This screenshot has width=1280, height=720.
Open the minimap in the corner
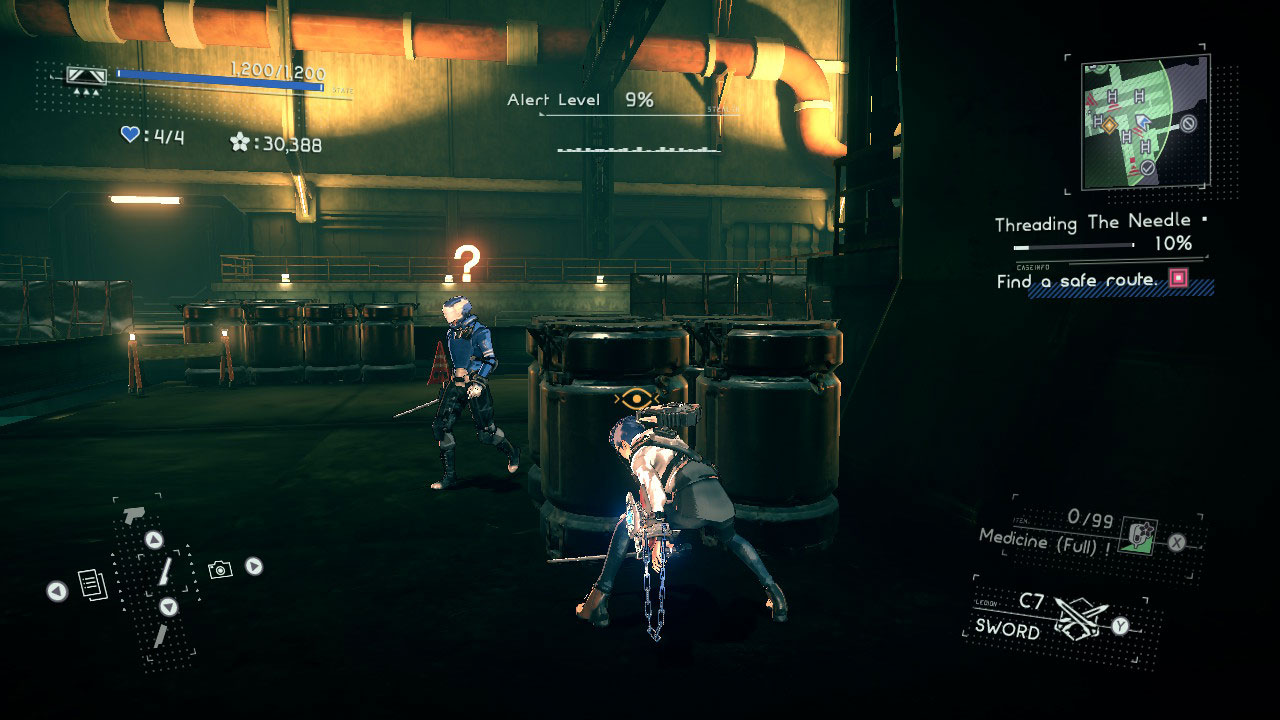click(x=1145, y=122)
